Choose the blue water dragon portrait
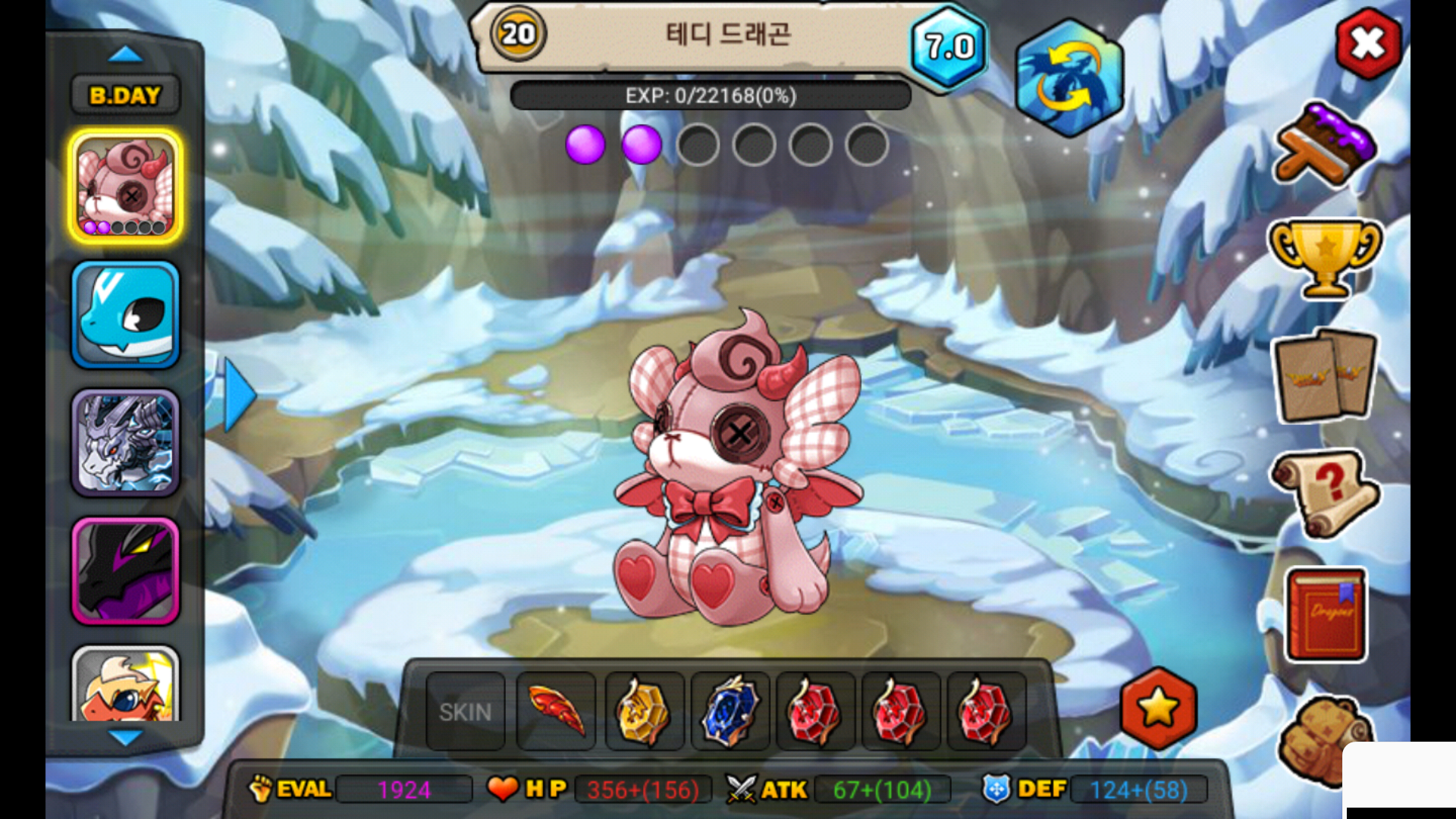The height and width of the screenshot is (819, 1456). tap(126, 315)
